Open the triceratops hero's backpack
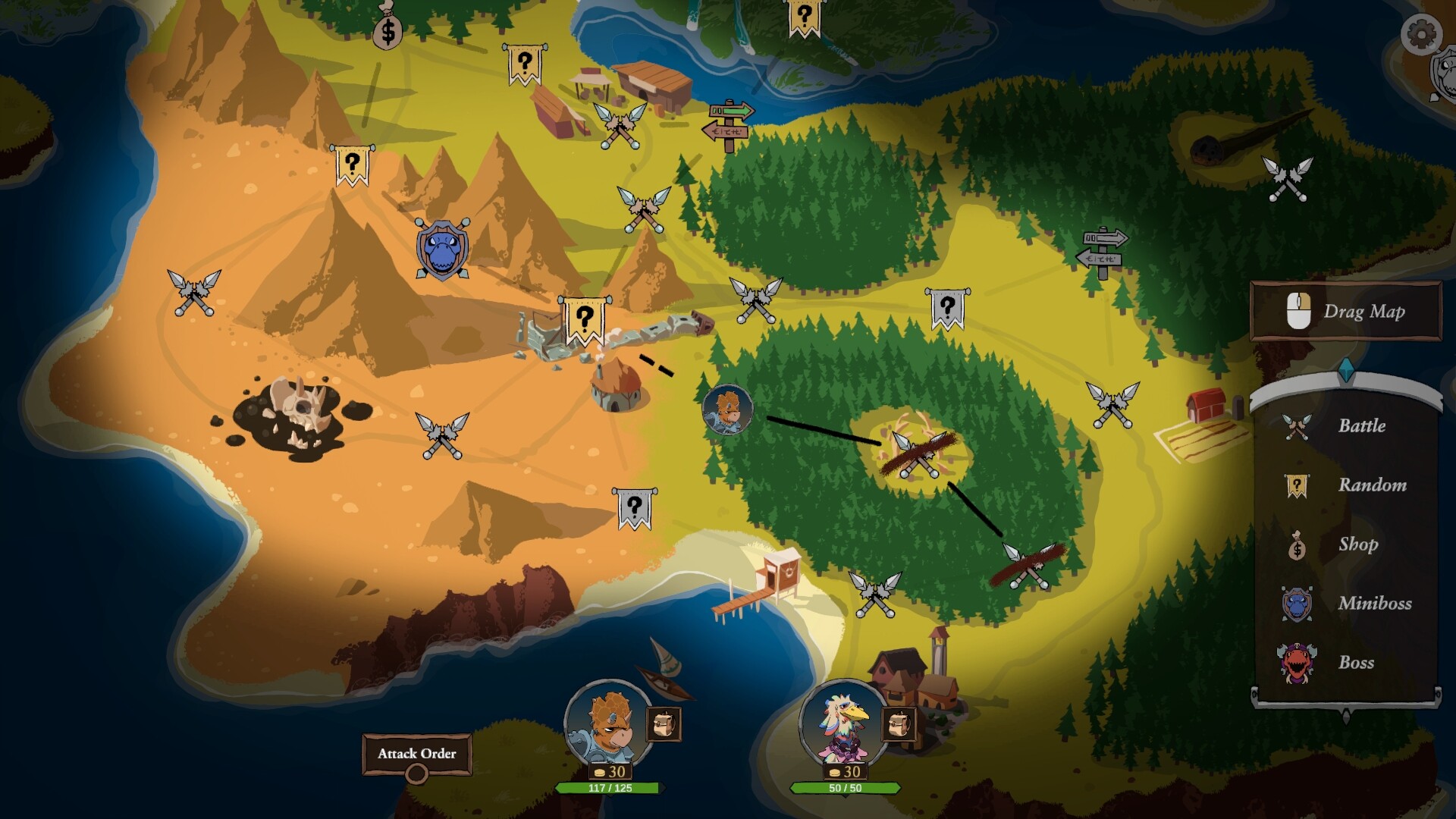This screenshot has width=1456, height=819. [x=663, y=724]
